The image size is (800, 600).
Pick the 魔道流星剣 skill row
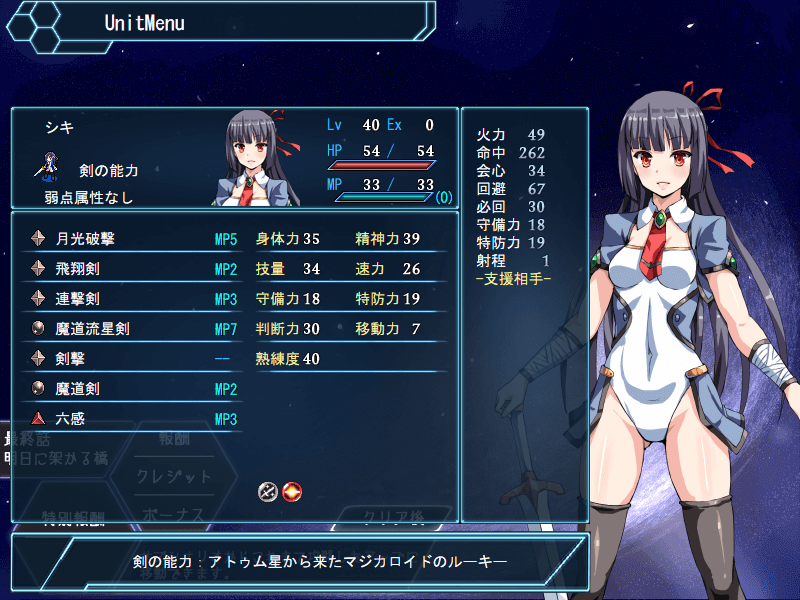click(x=130, y=329)
